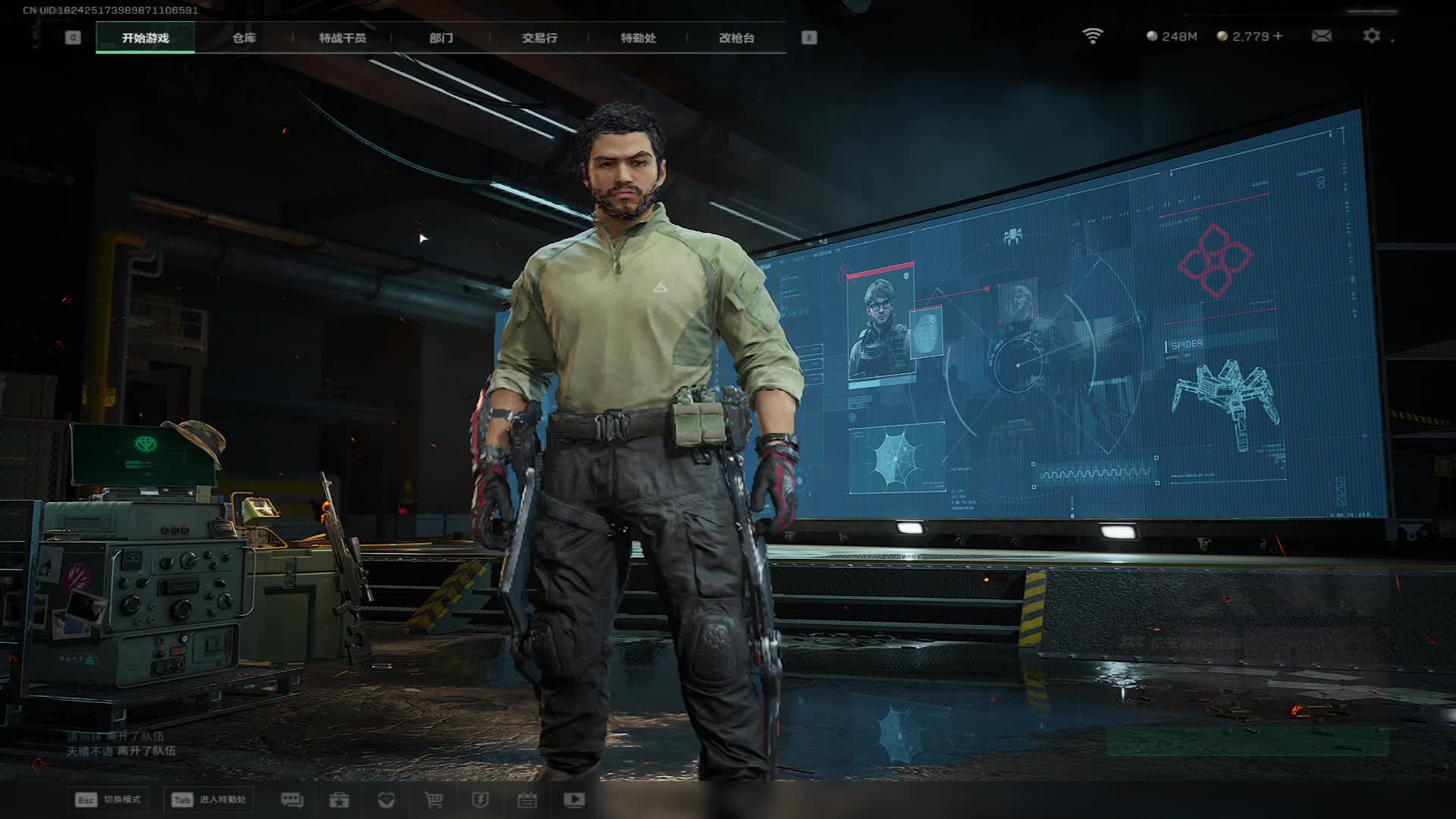Click the diamond gem icon in bottom bar

(386, 800)
